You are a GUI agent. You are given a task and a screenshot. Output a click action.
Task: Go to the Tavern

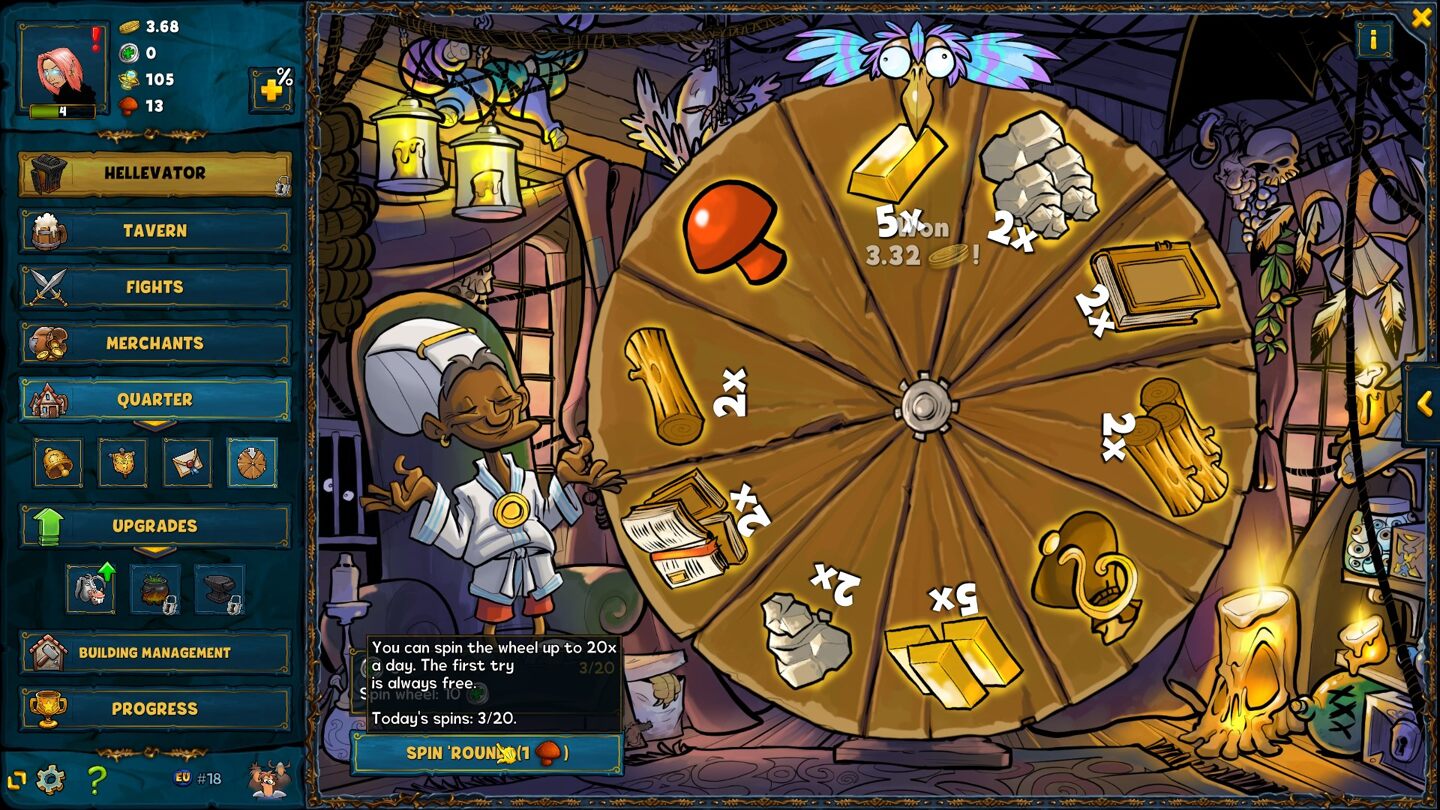click(155, 230)
